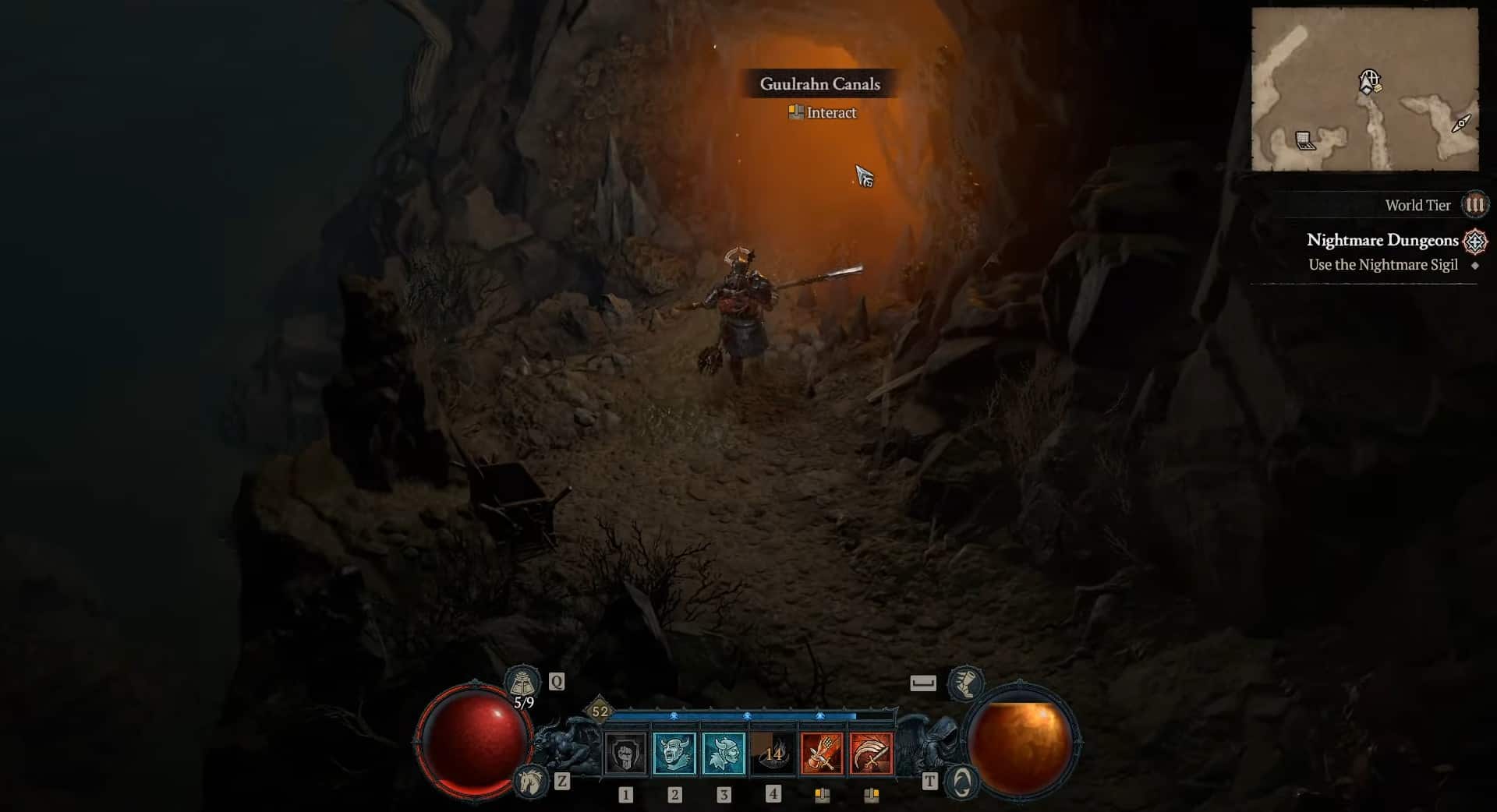Select the Nightmare Dungeons sigil icon
Viewport: 1497px width, 812px height.
pyautogui.click(x=1474, y=242)
